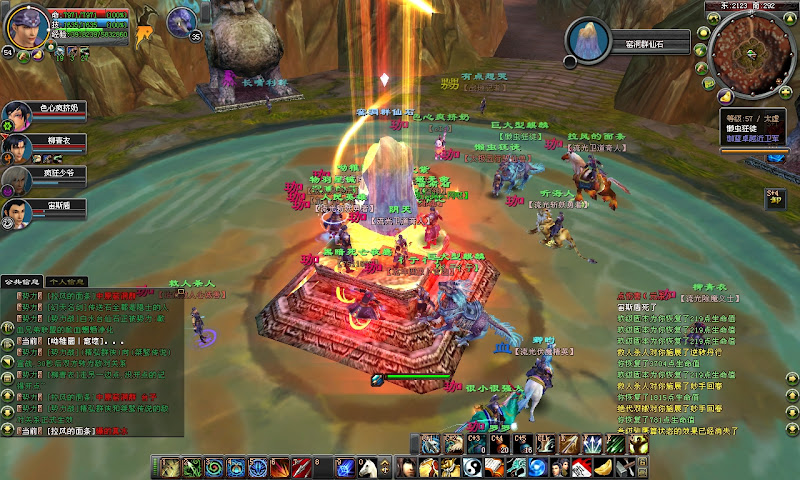Select party member 柳青衣

17,146
